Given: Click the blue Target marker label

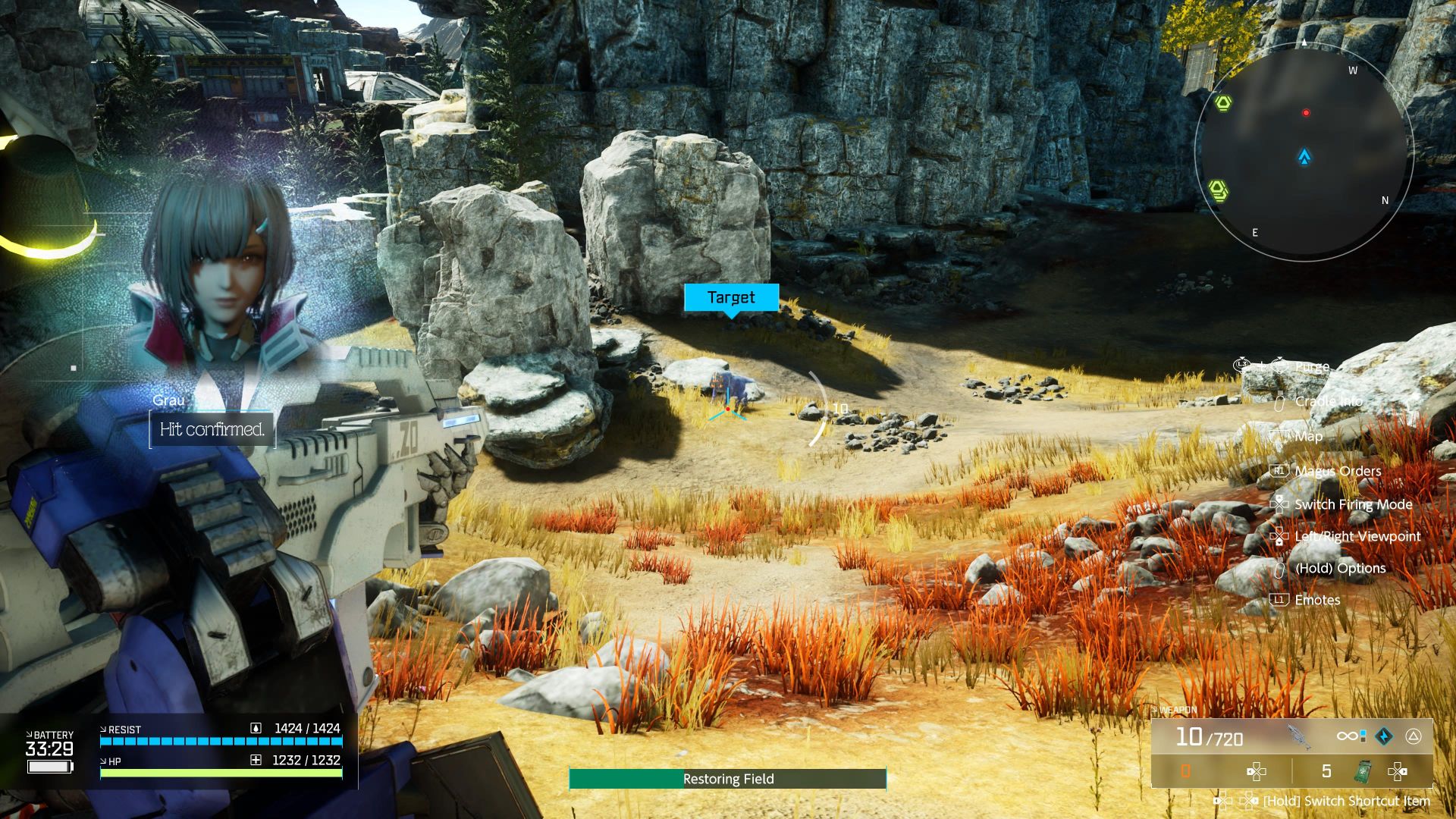Looking at the screenshot, I should coord(731,297).
